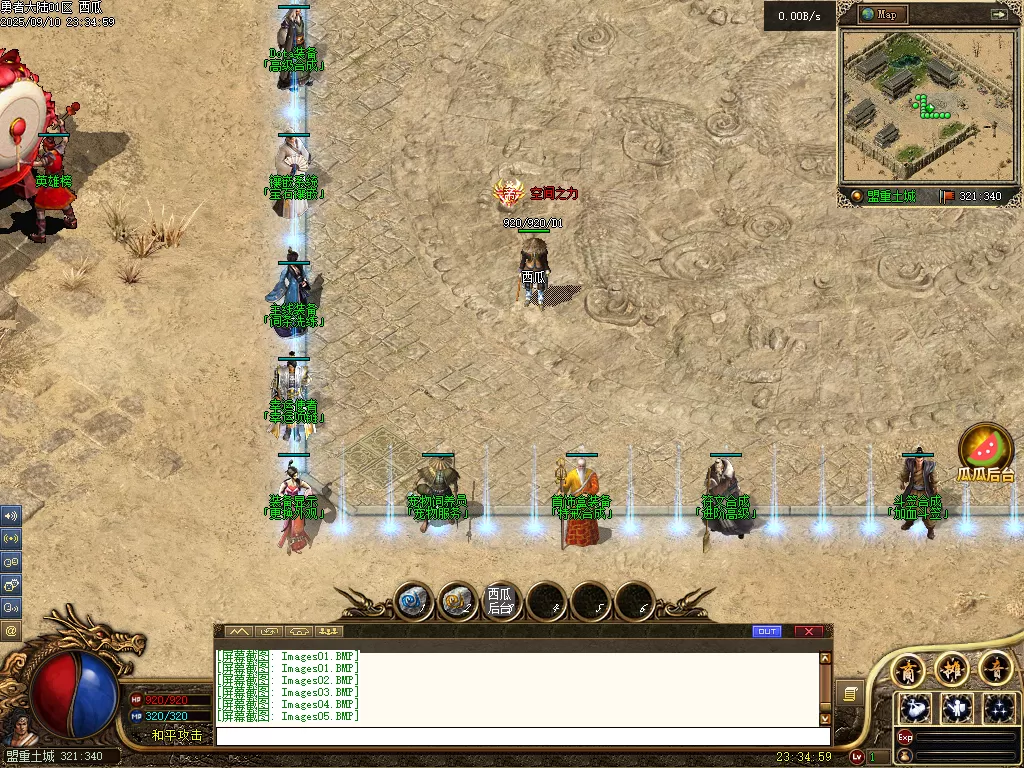
Task: Toggle the 和平攻击 attack mode
Action: [176, 735]
